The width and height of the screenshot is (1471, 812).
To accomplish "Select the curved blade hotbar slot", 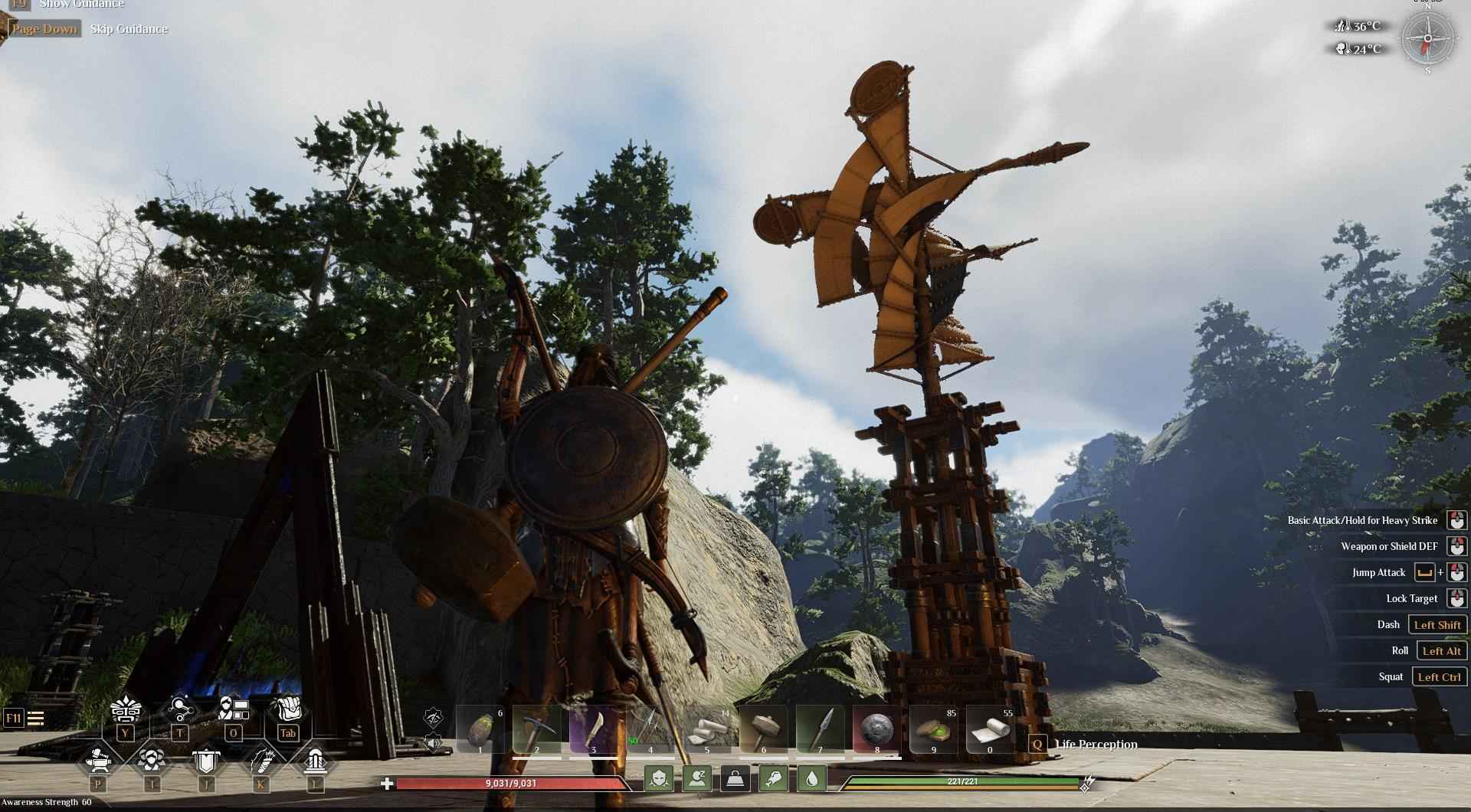I will point(593,729).
